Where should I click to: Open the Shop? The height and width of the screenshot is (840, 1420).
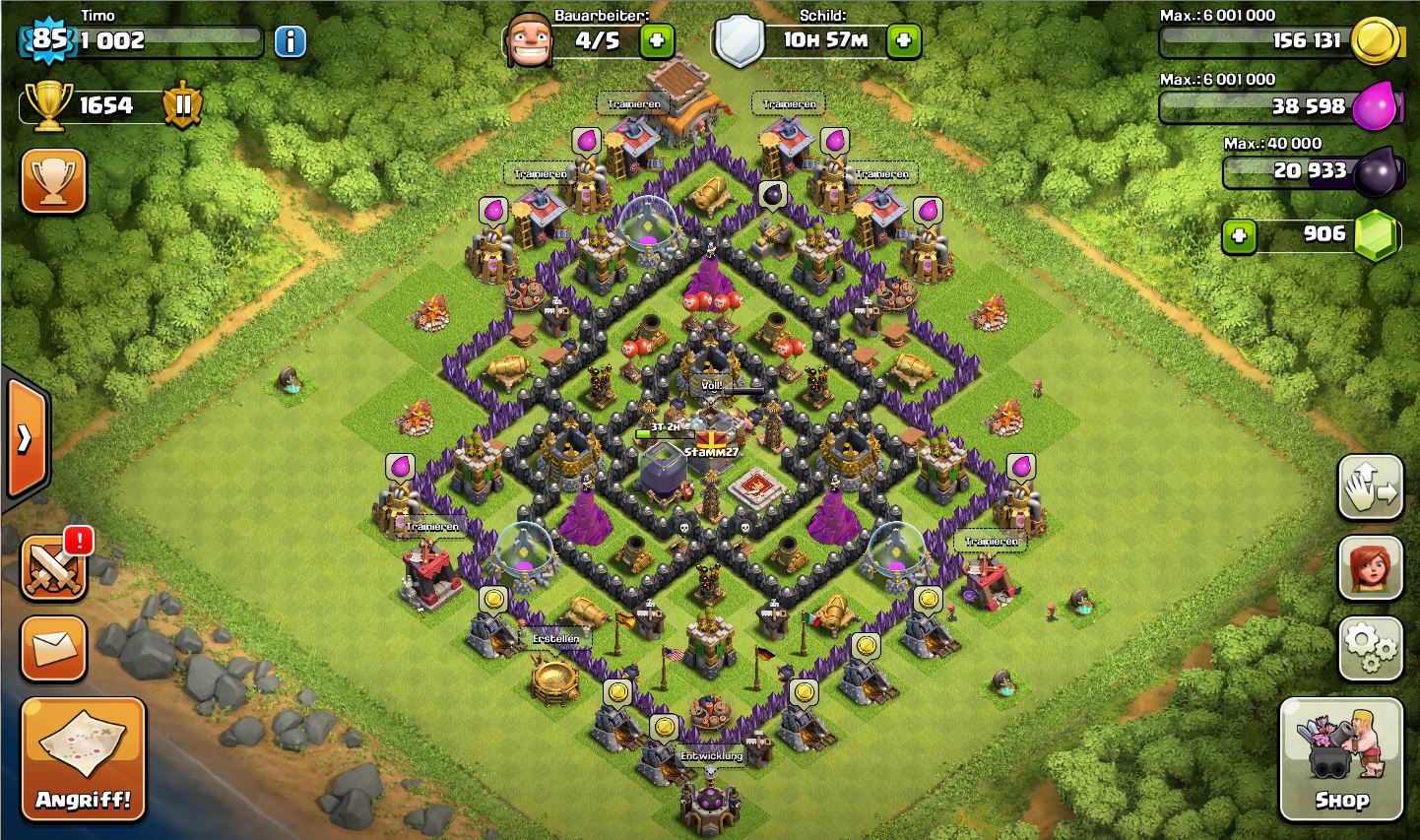1340,758
